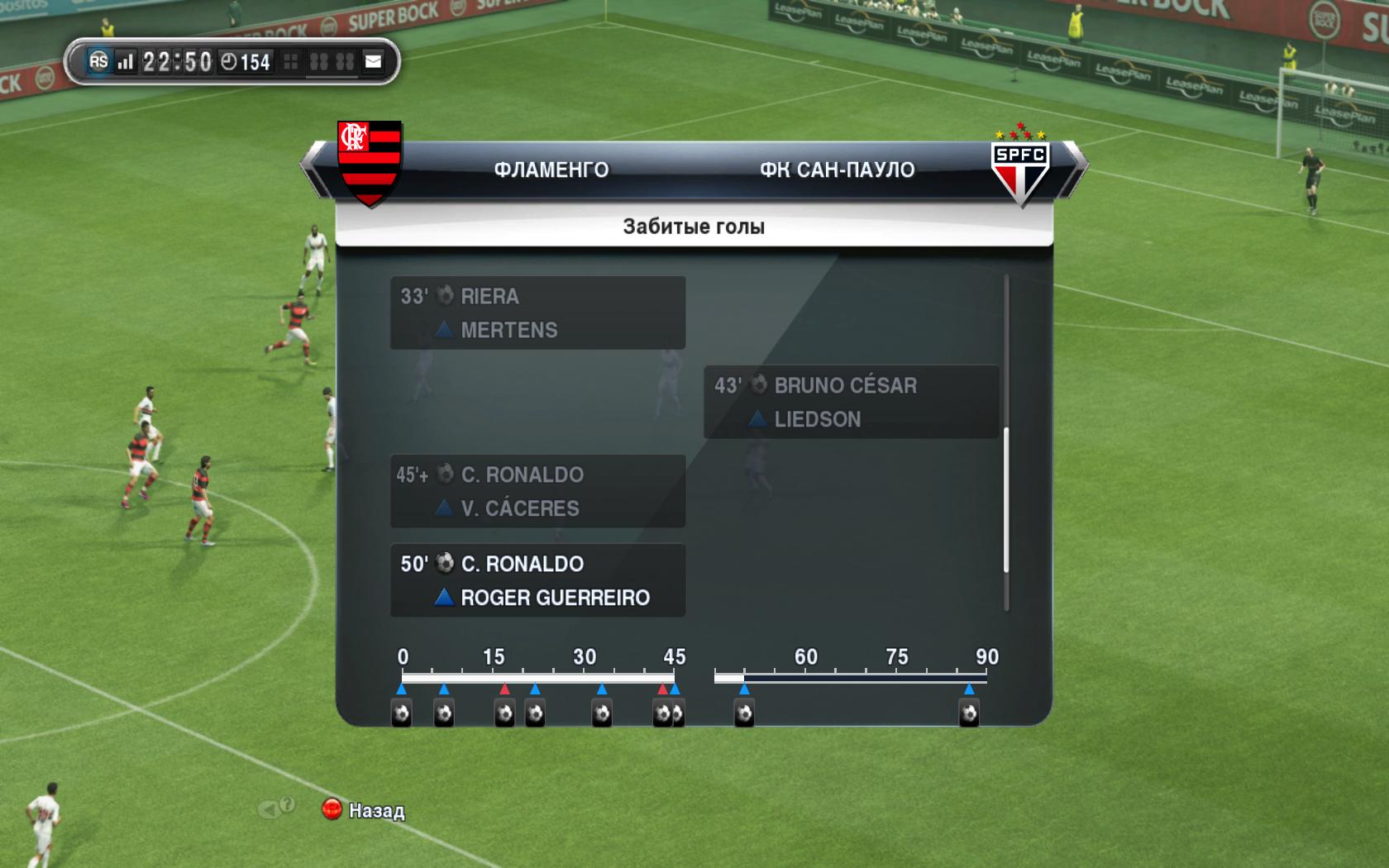Open the envelope message icon in overlay
Image resolution: width=1389 pixels, height=868 pixels.
(374, 61)
